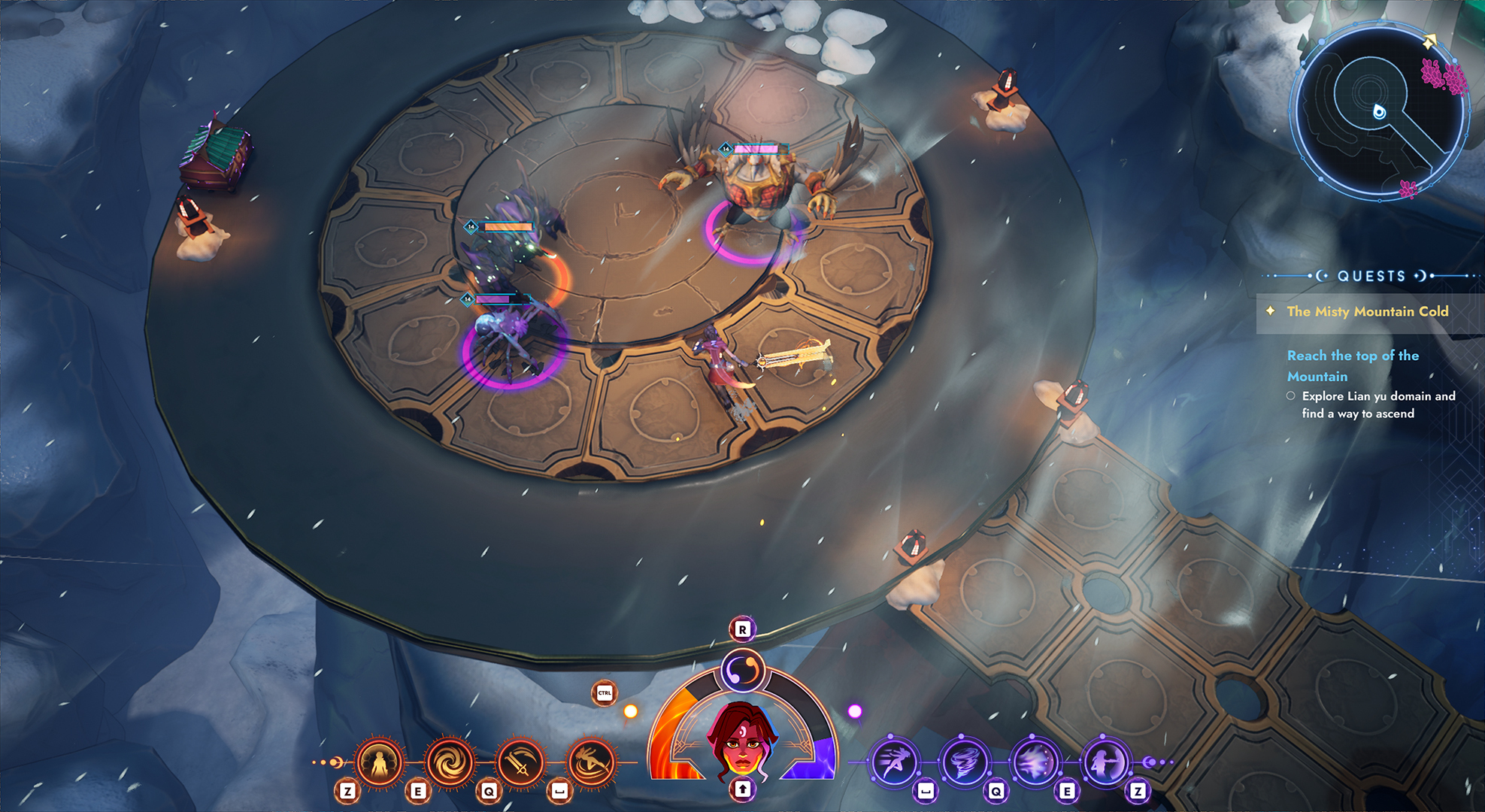Toggle the Explore Lian yu domain objective circle
This screenshot has width=1485, height=812.
pos(1291,396)
